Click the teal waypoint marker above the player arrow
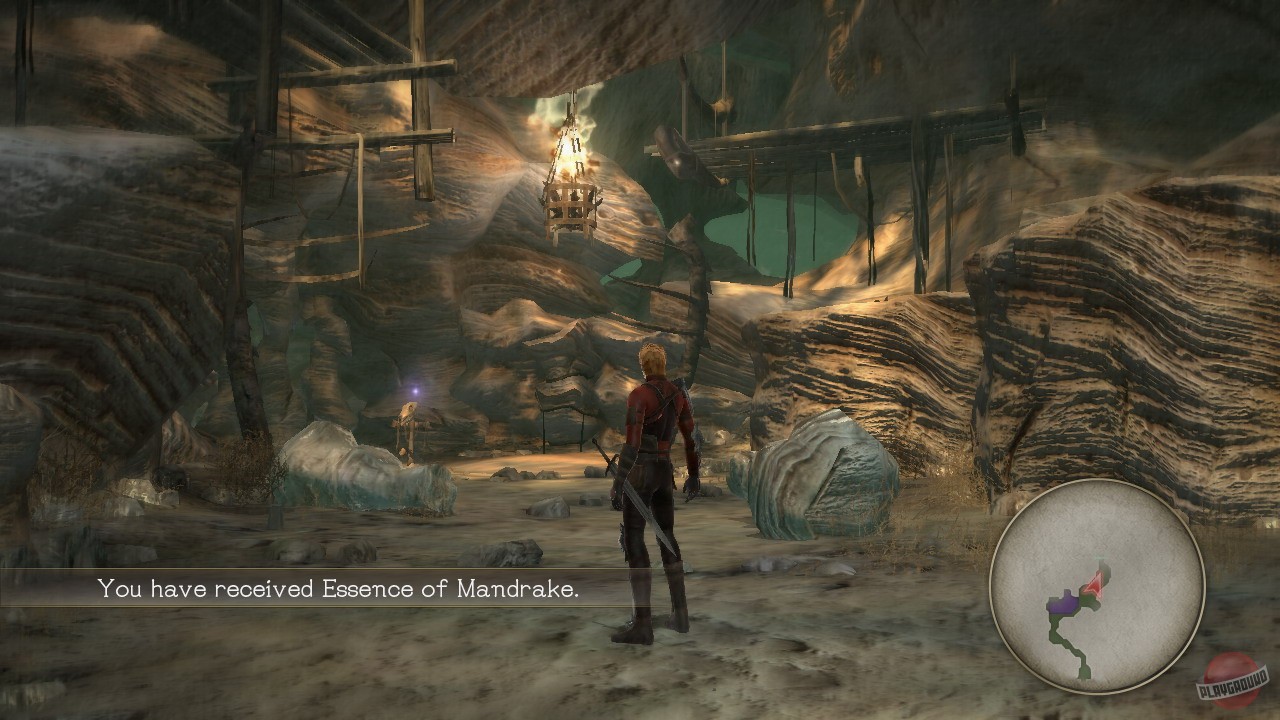Screen dimensions: 1280x720 click(x=1098, y=557)
